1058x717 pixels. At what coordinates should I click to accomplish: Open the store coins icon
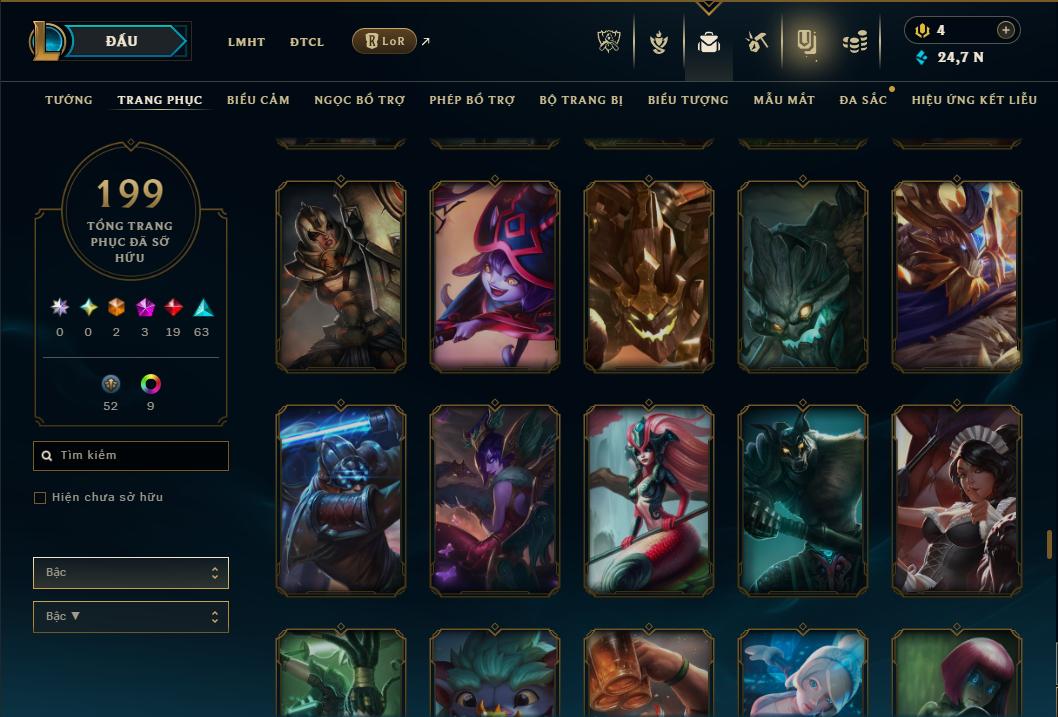[854, 42]
